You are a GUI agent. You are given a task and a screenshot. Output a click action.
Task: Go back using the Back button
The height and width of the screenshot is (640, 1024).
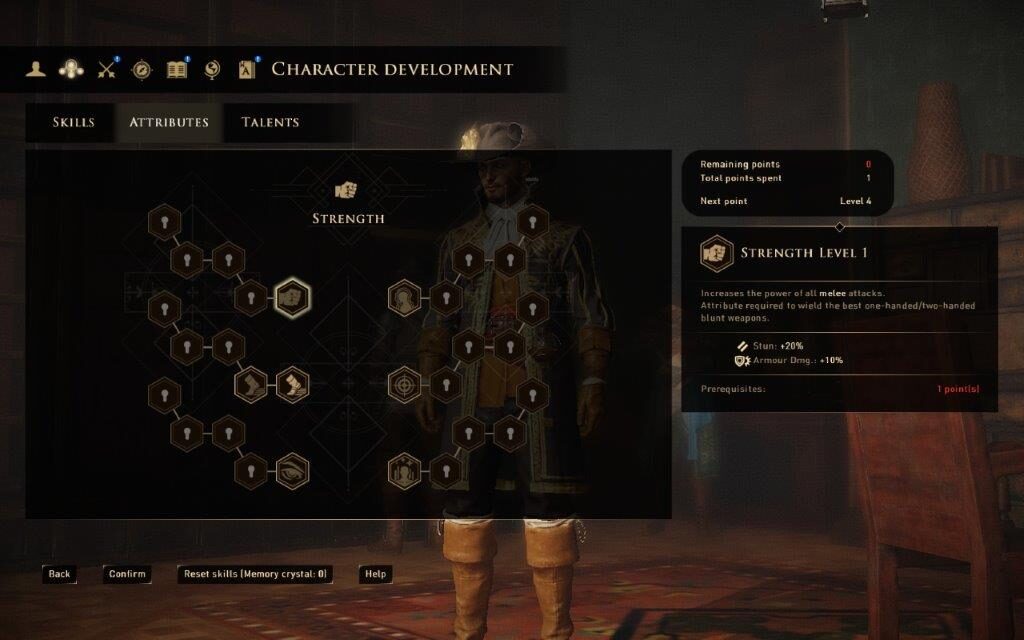59,574
